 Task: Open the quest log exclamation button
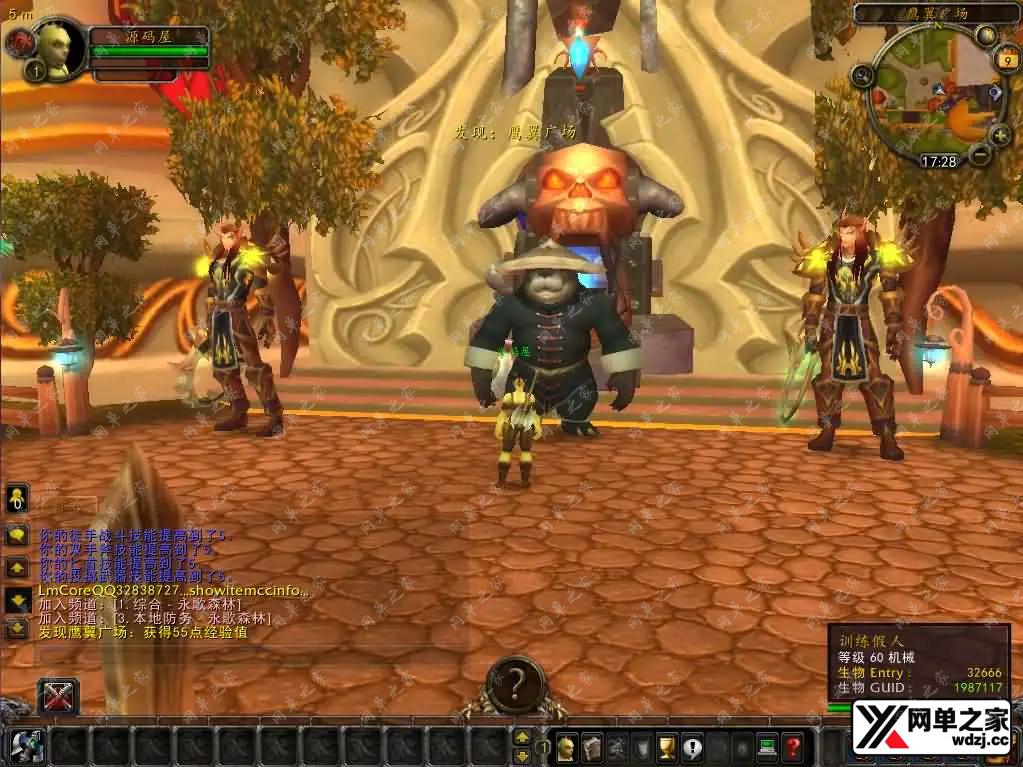click(x=692, y=746)
